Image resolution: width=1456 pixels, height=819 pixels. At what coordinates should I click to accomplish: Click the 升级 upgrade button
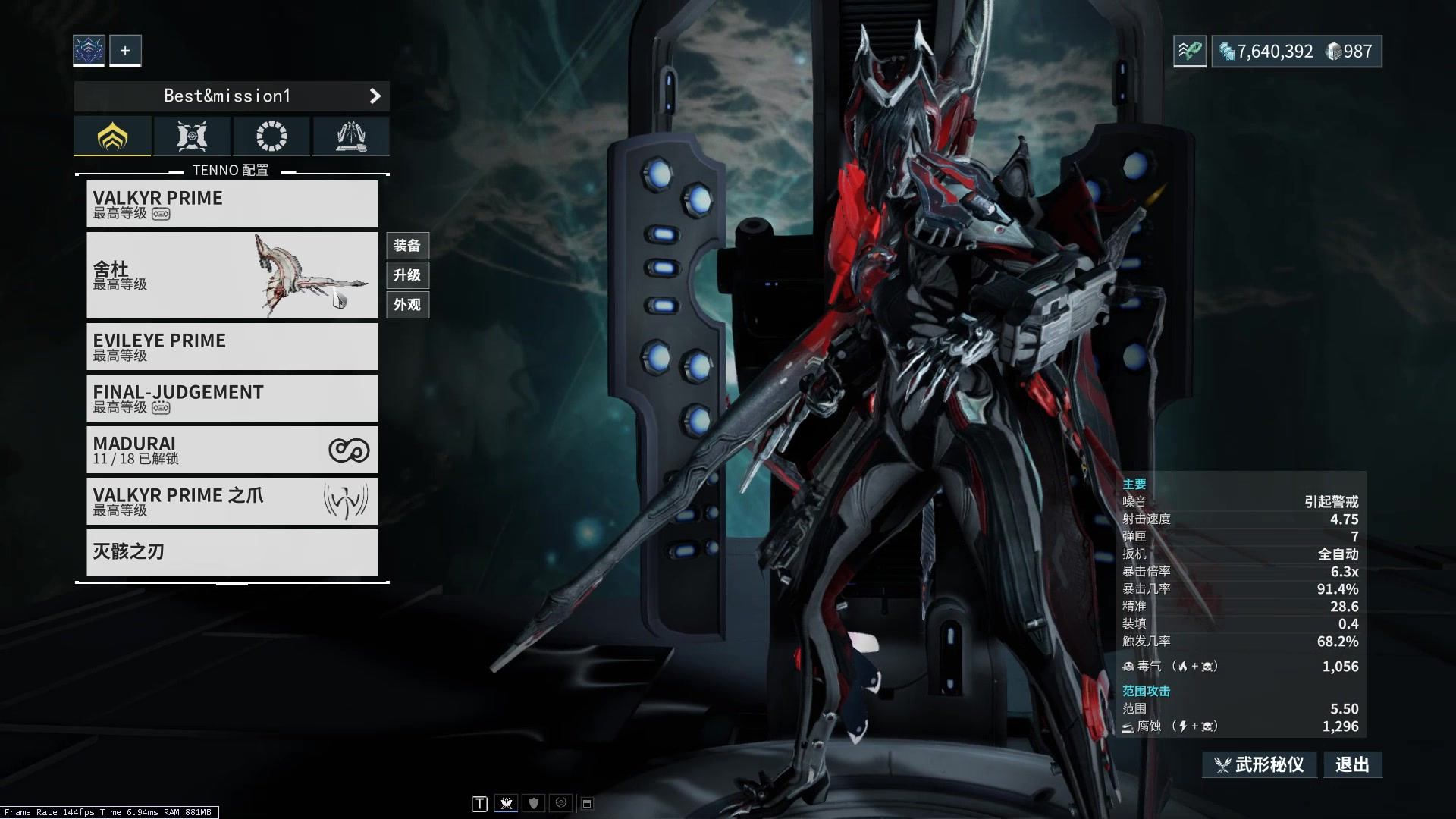pyautogui.click(x=407, y=275)
